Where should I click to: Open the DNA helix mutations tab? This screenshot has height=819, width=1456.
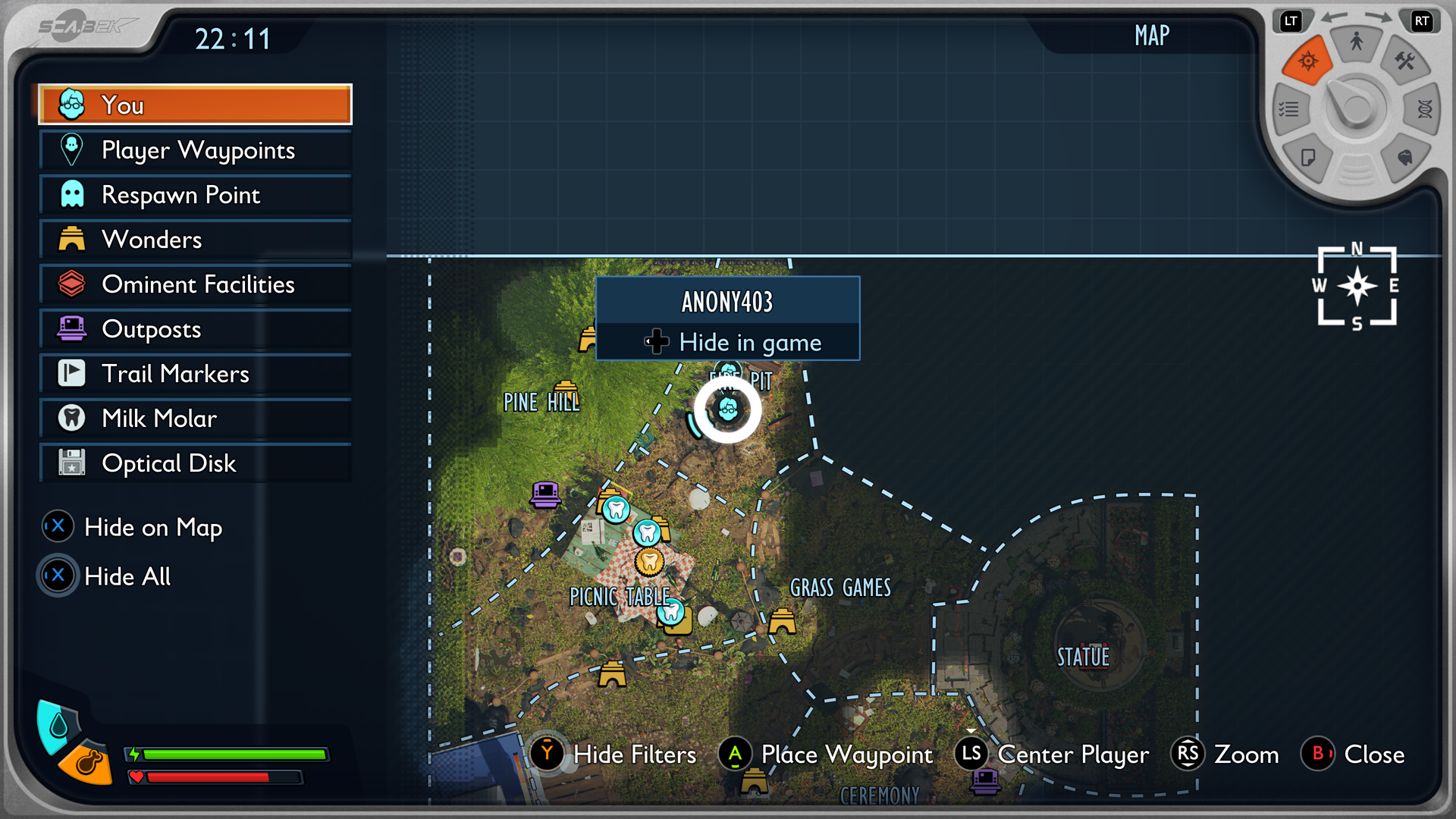pyautogui.click(x=1424, y=110)
